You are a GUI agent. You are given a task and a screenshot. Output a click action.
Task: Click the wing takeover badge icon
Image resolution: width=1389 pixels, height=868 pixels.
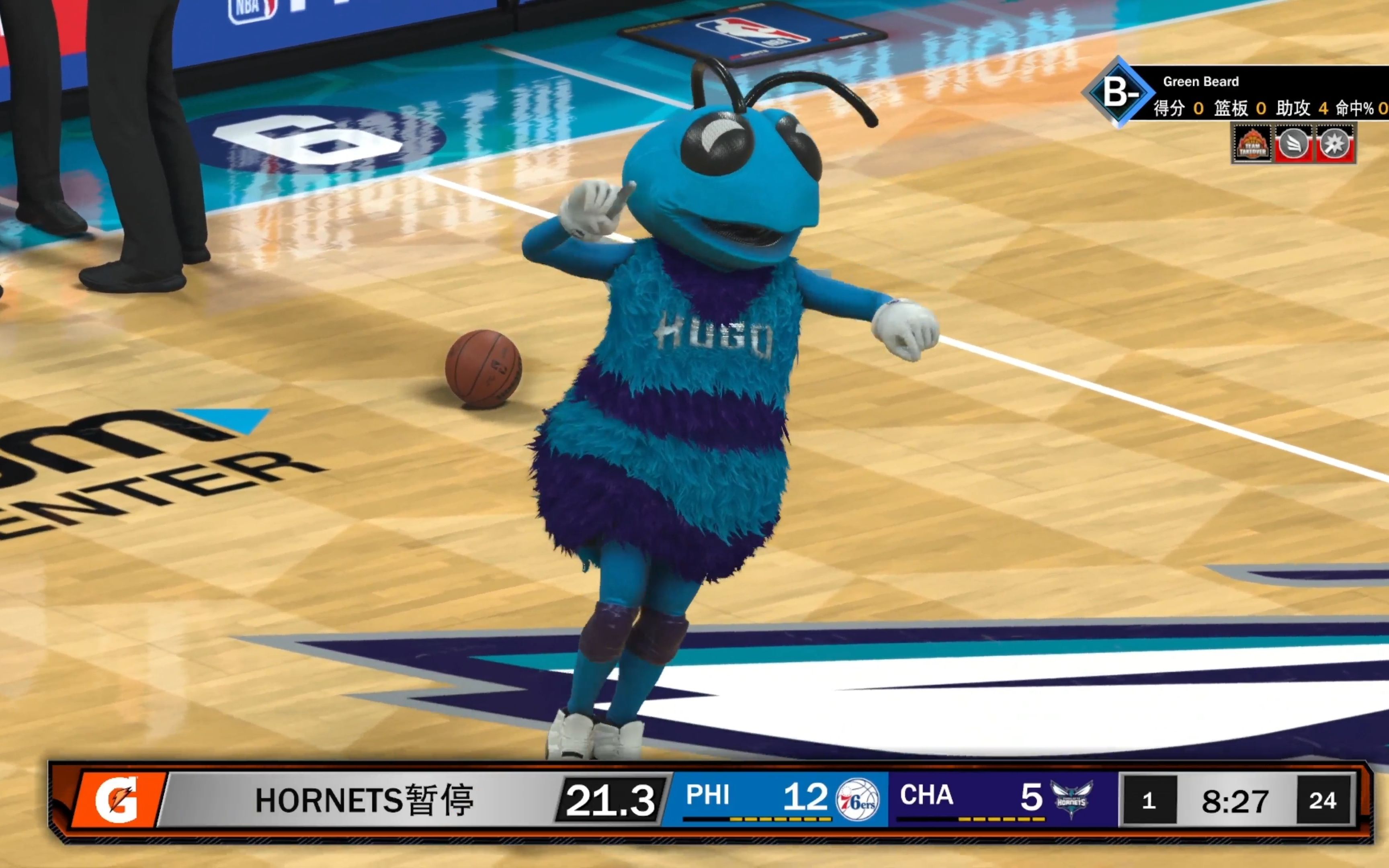[1293, 143]
